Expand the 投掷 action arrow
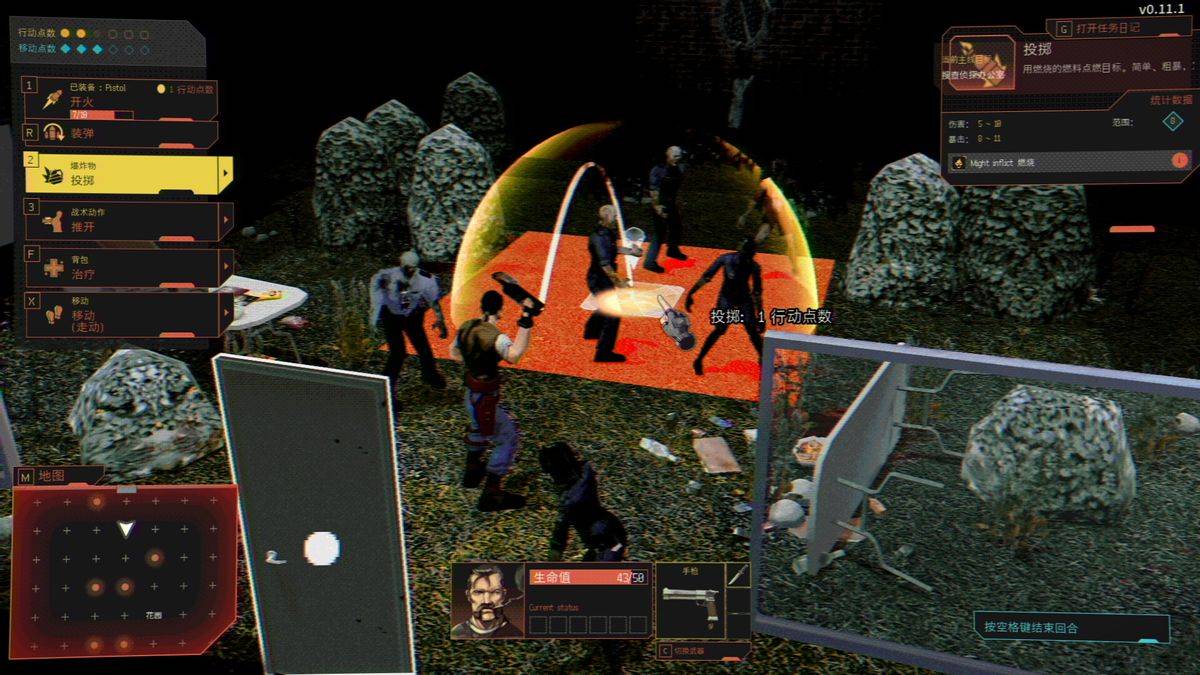Viewport: 1200px width, 675px height. pos(226,174)
